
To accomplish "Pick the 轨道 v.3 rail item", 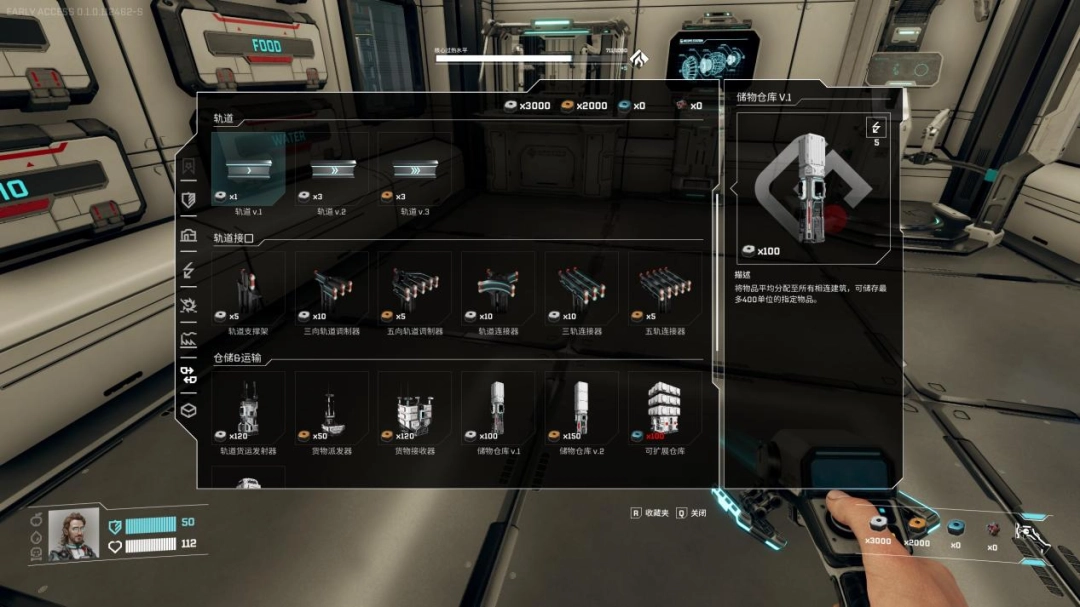I will pyautogui.click(x=414, y=170).
